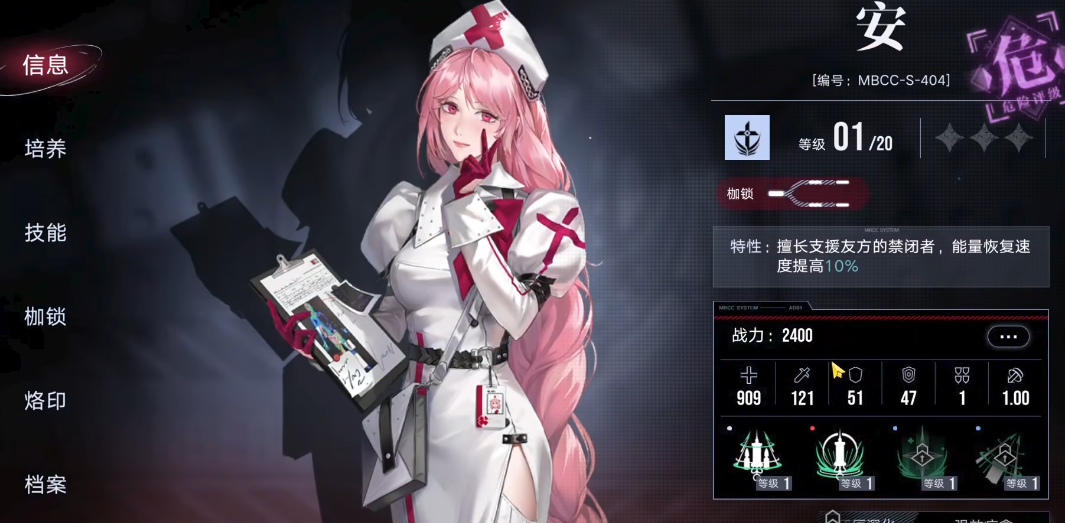Image resolution: width=1065 pixels, height=523 pixels.
Task: Click the three-dot stats details button
Action: pyautogui.click(x=1007, y=337)
